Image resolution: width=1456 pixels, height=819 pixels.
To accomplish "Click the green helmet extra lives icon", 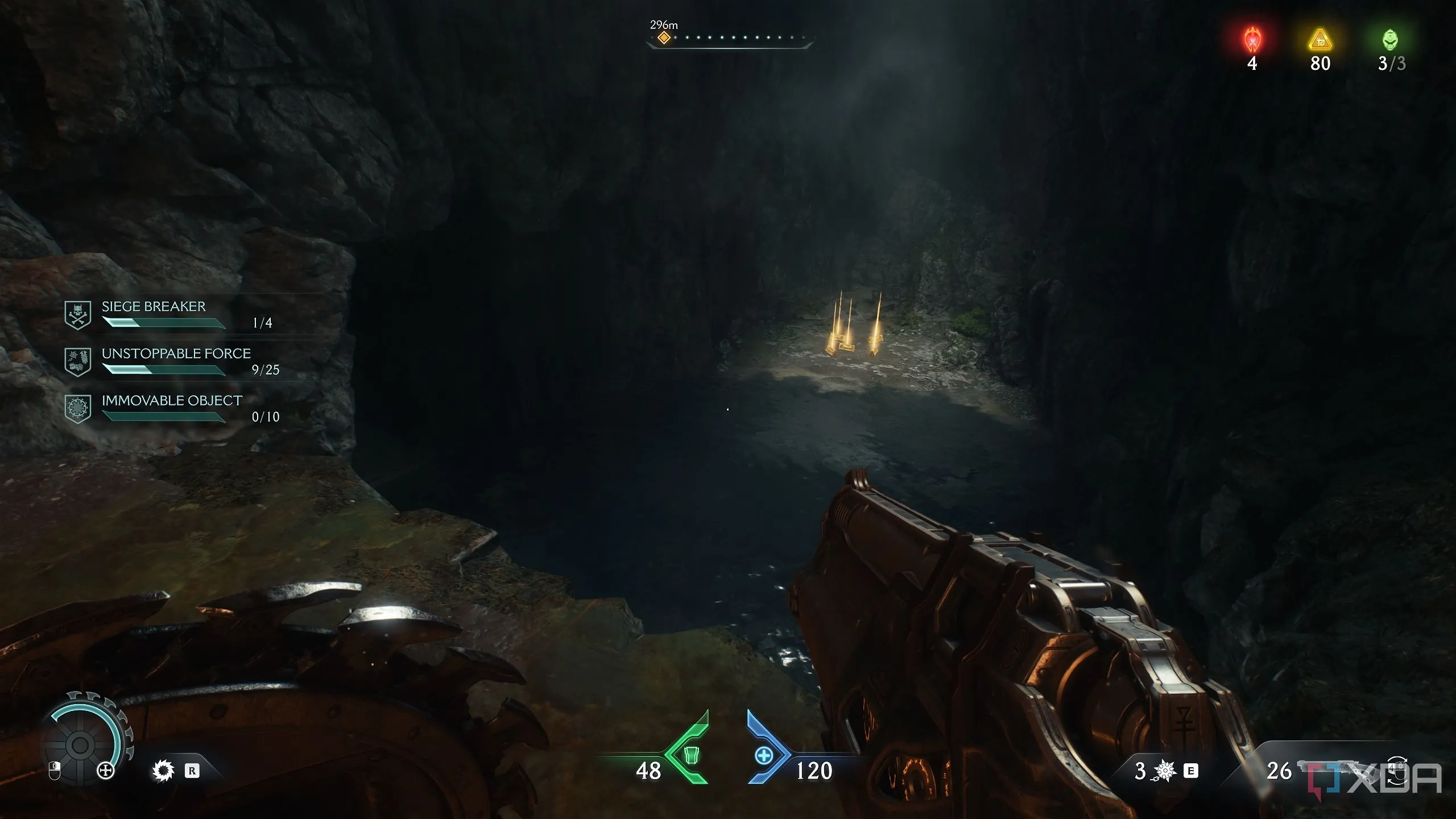I will [x=1390, y=40].
